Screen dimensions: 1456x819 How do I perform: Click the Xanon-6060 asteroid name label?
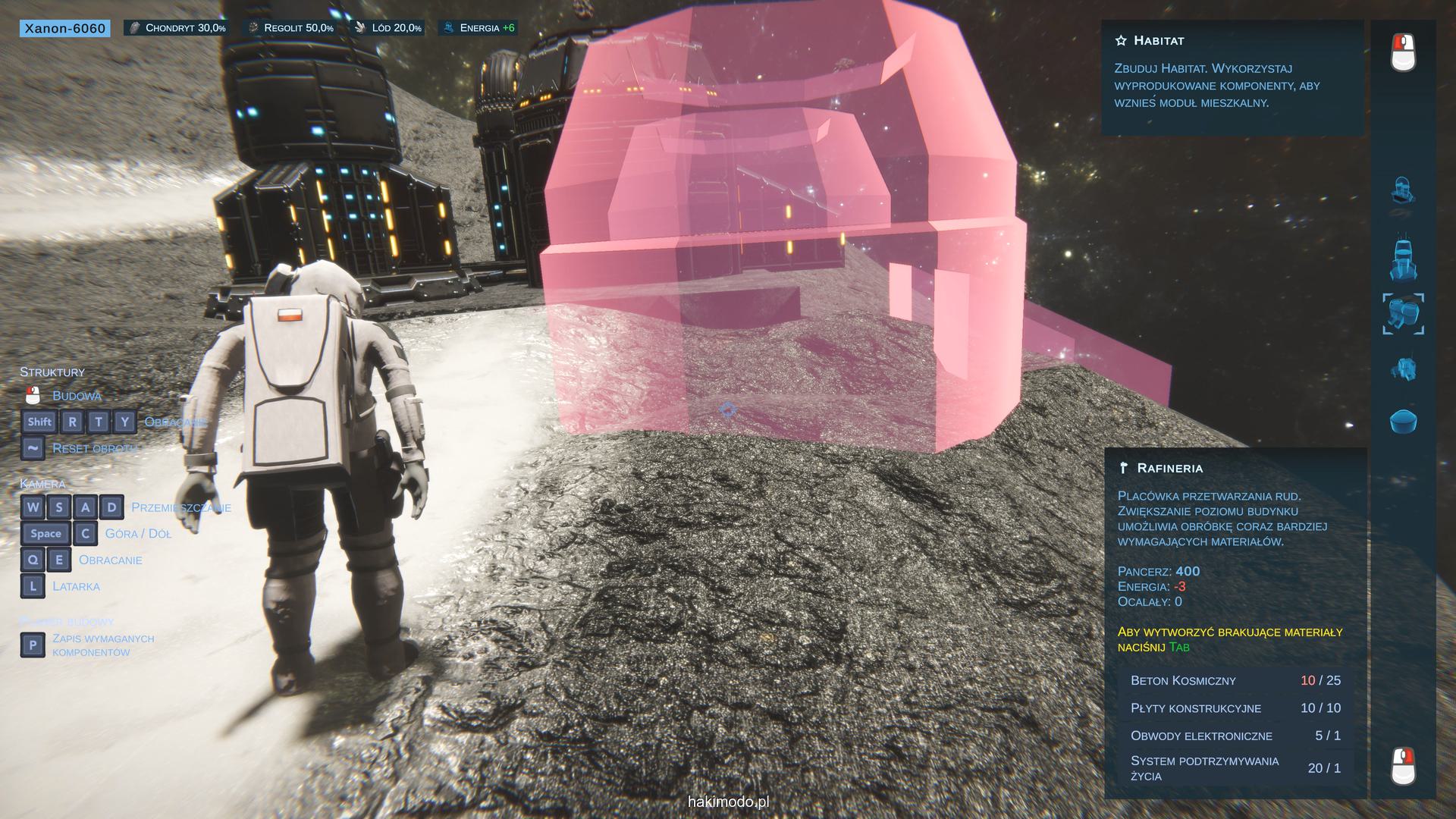coord(65,29)
